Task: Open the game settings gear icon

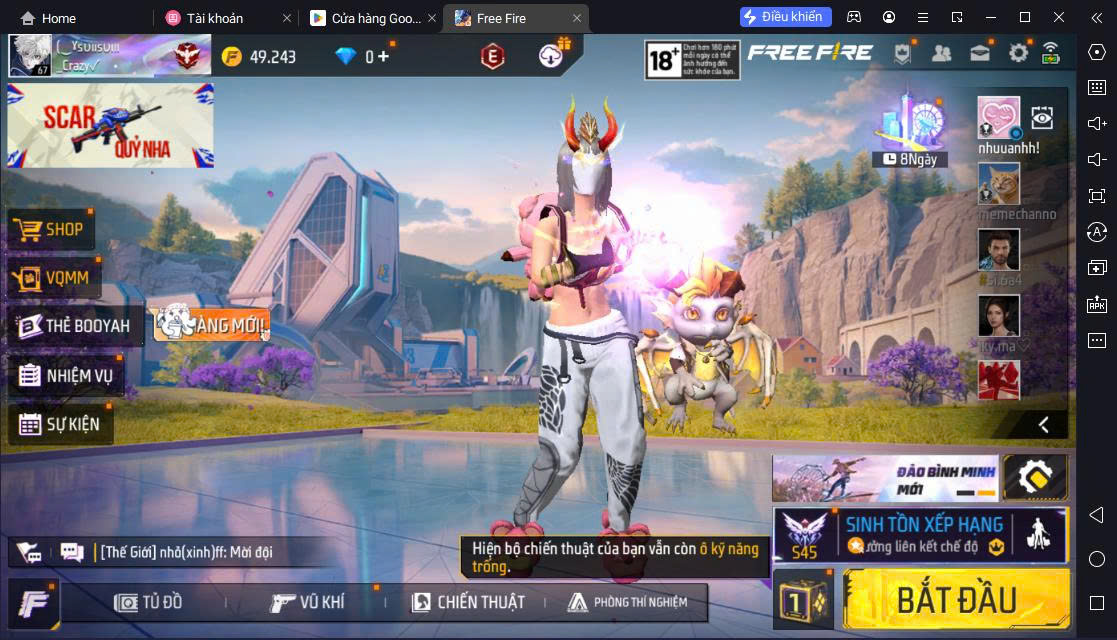Action: (x=1018, y=54)
